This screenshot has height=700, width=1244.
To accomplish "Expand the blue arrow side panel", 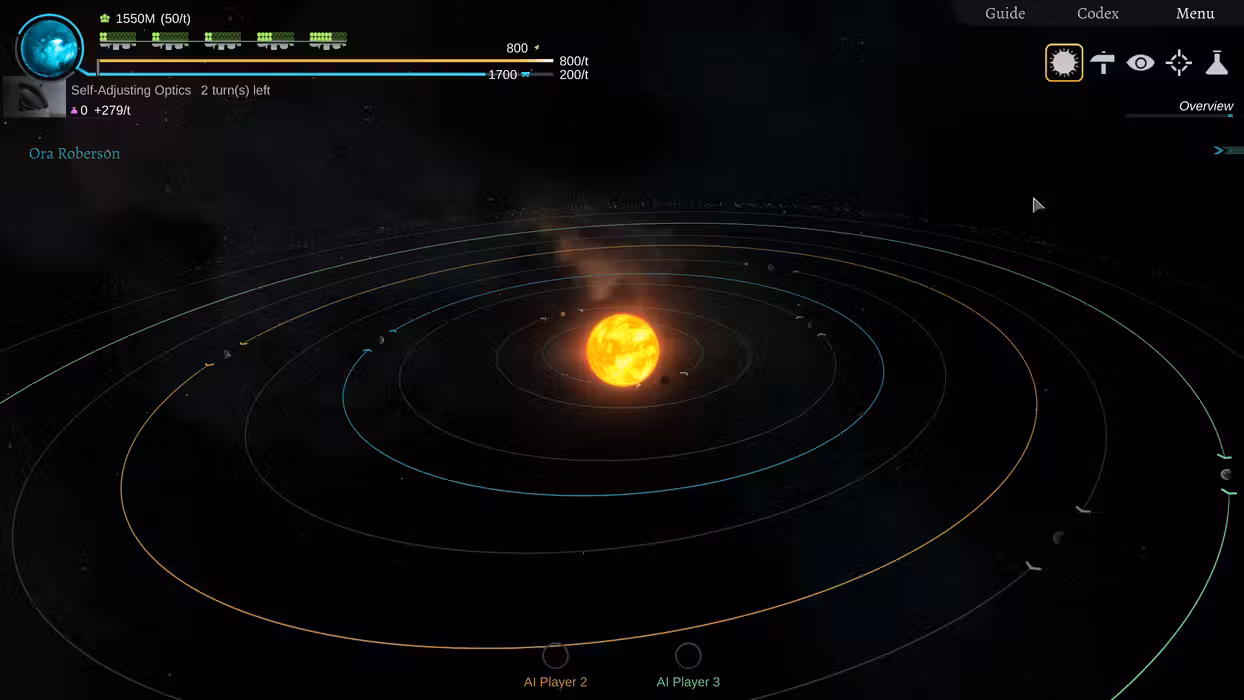I will (x=1227, y=150).
